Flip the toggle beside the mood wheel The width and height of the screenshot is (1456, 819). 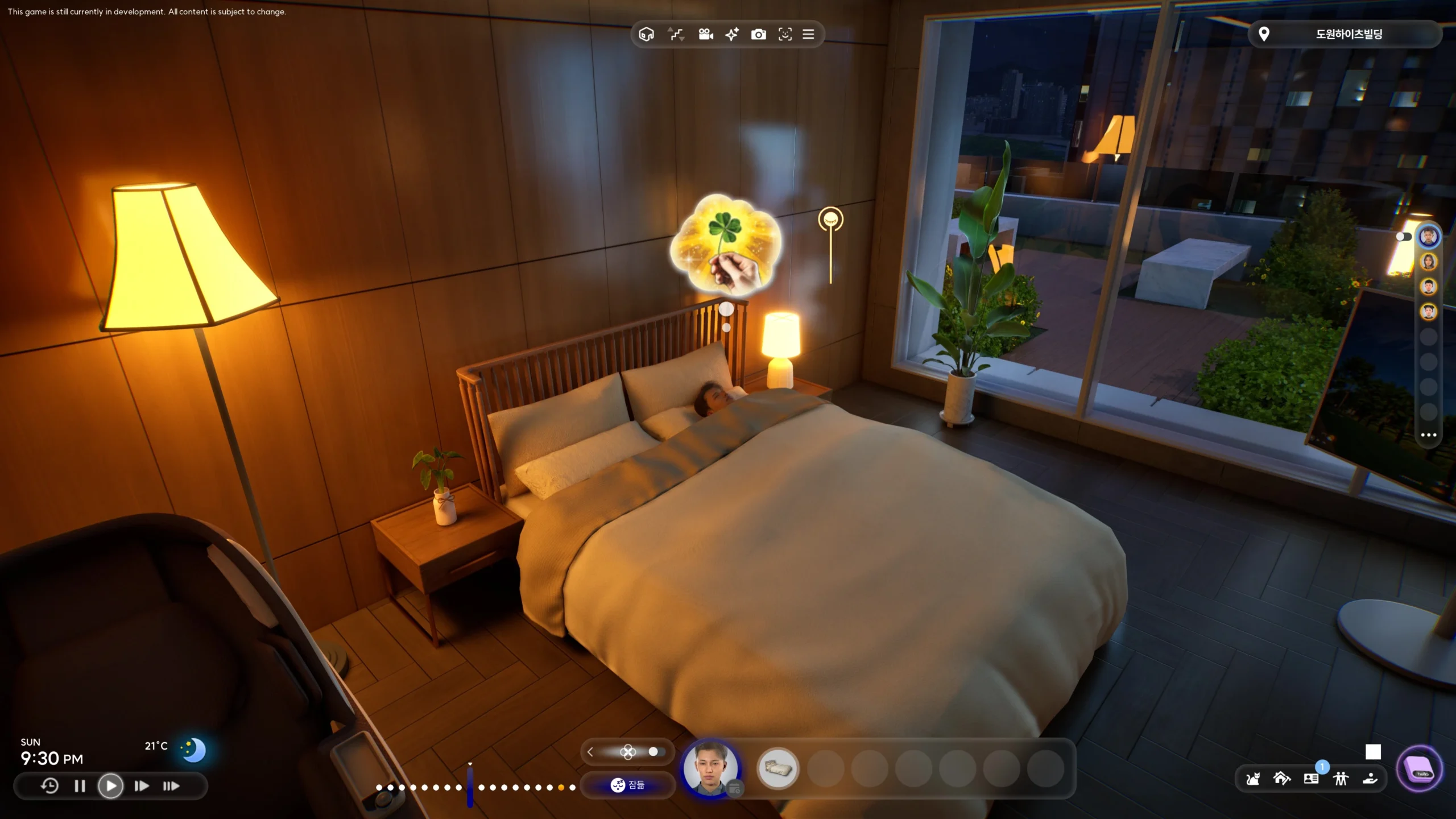point(654,751)
